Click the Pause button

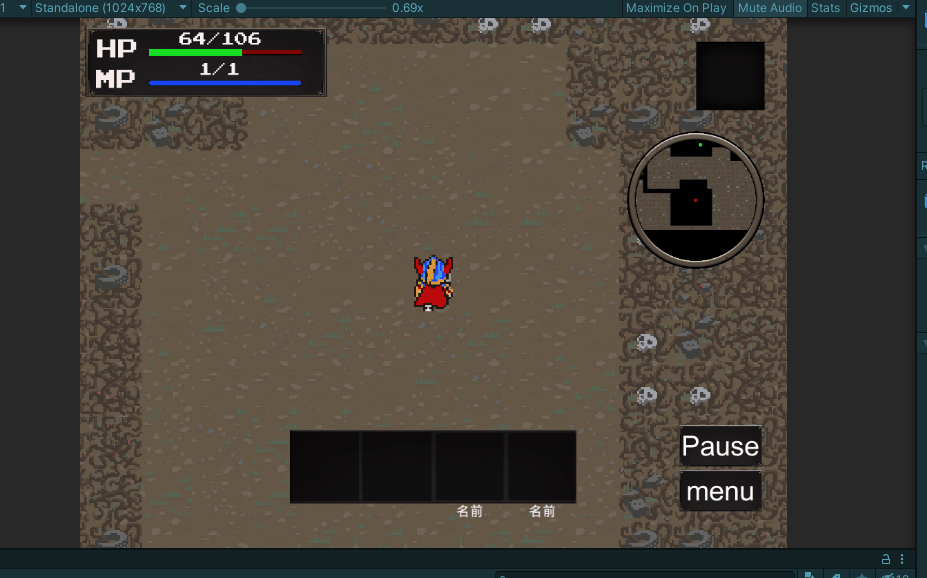(x=720, y=446)
